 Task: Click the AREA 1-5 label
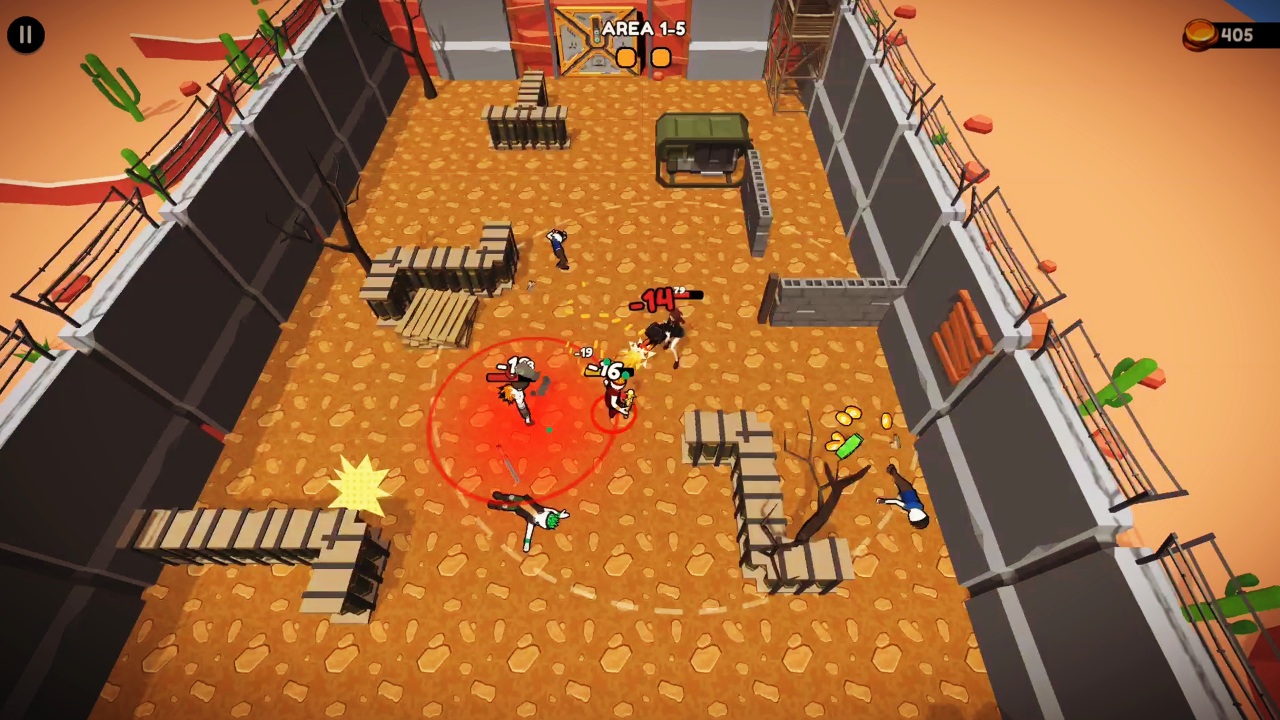pyautogui.click(x=644, y=28)
